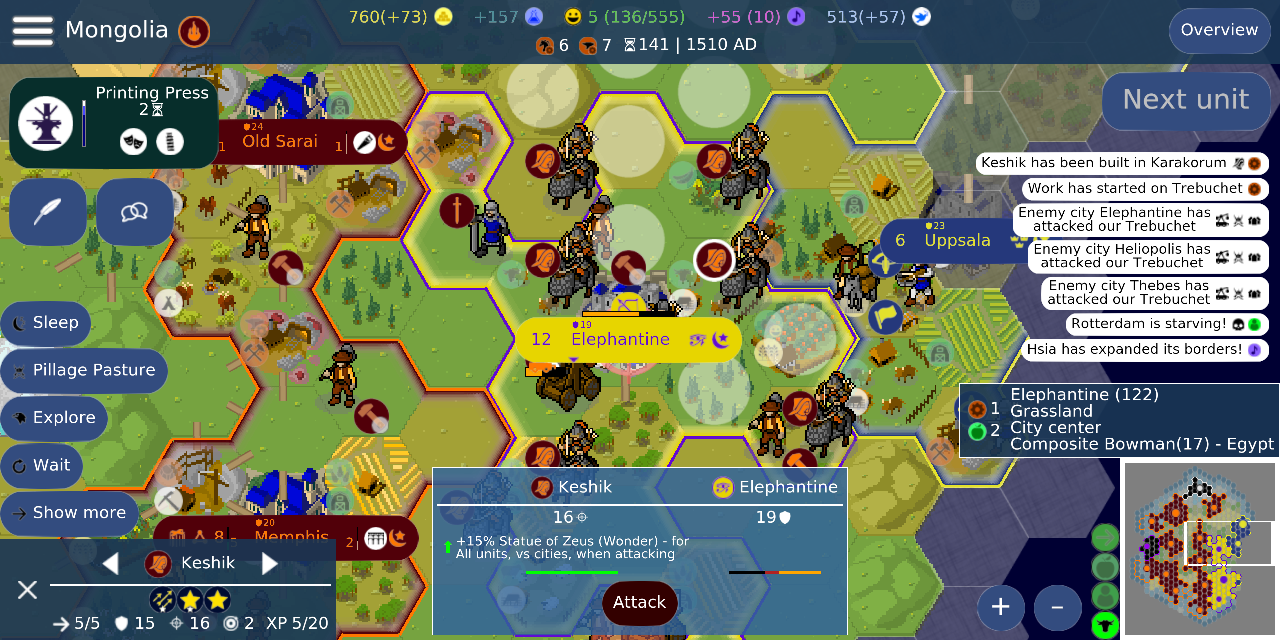Attack Elephantine with the Attack button
The height and width of the screenshot is (640, 1280).
[x=639, y=602]
